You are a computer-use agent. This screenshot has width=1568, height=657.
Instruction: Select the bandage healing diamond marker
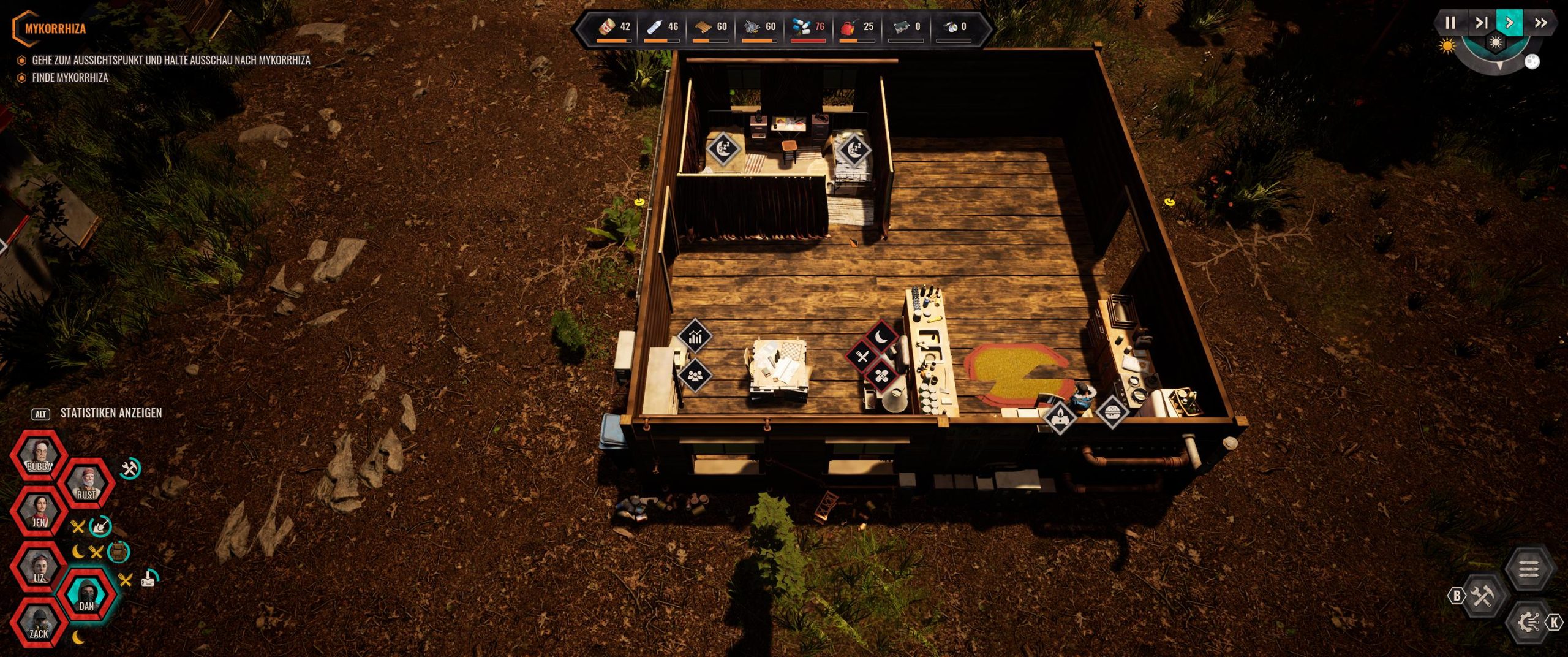pos(881,376)
